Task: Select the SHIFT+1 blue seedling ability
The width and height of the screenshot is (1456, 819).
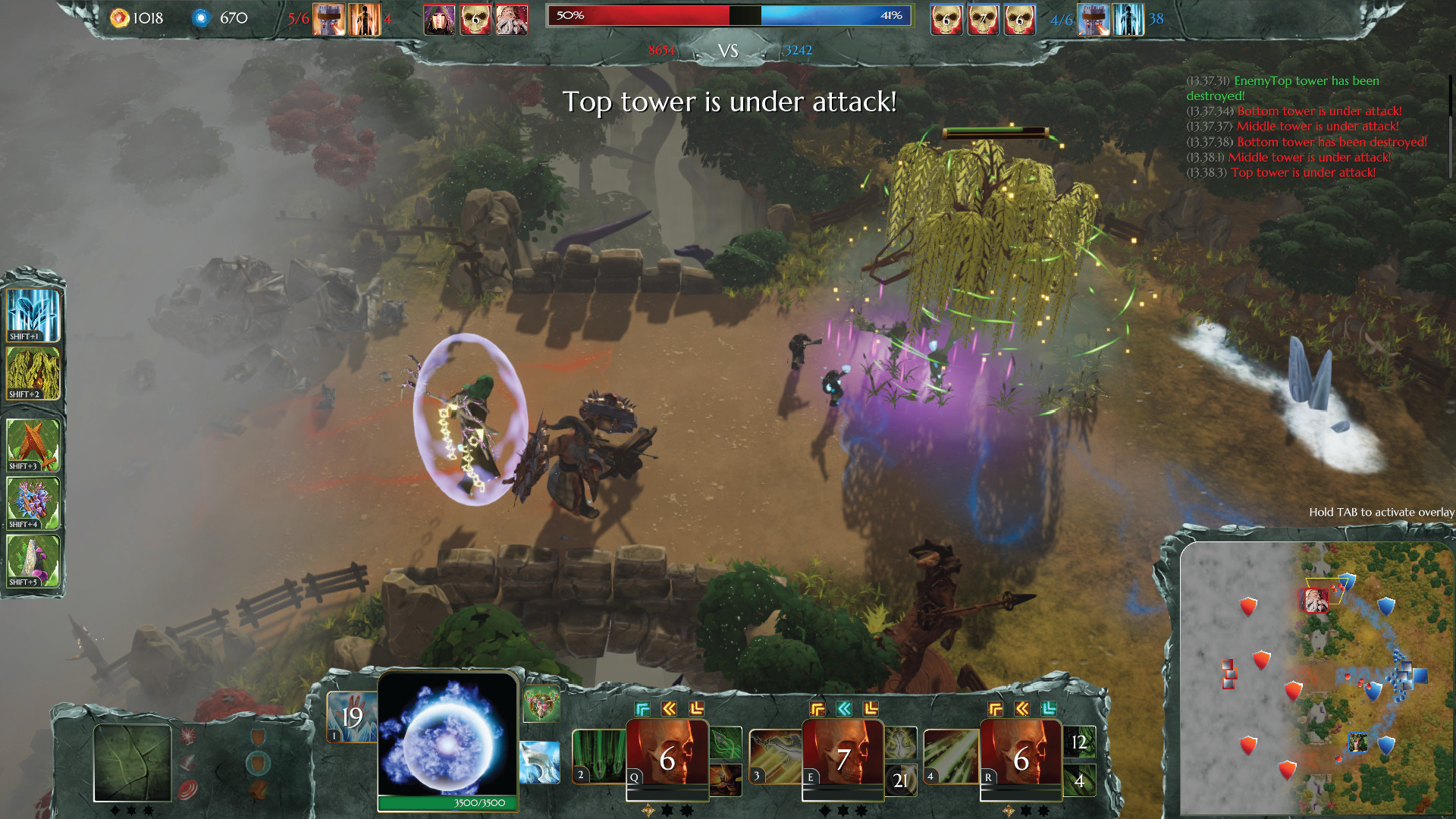Action: click(x=33, y=313)
